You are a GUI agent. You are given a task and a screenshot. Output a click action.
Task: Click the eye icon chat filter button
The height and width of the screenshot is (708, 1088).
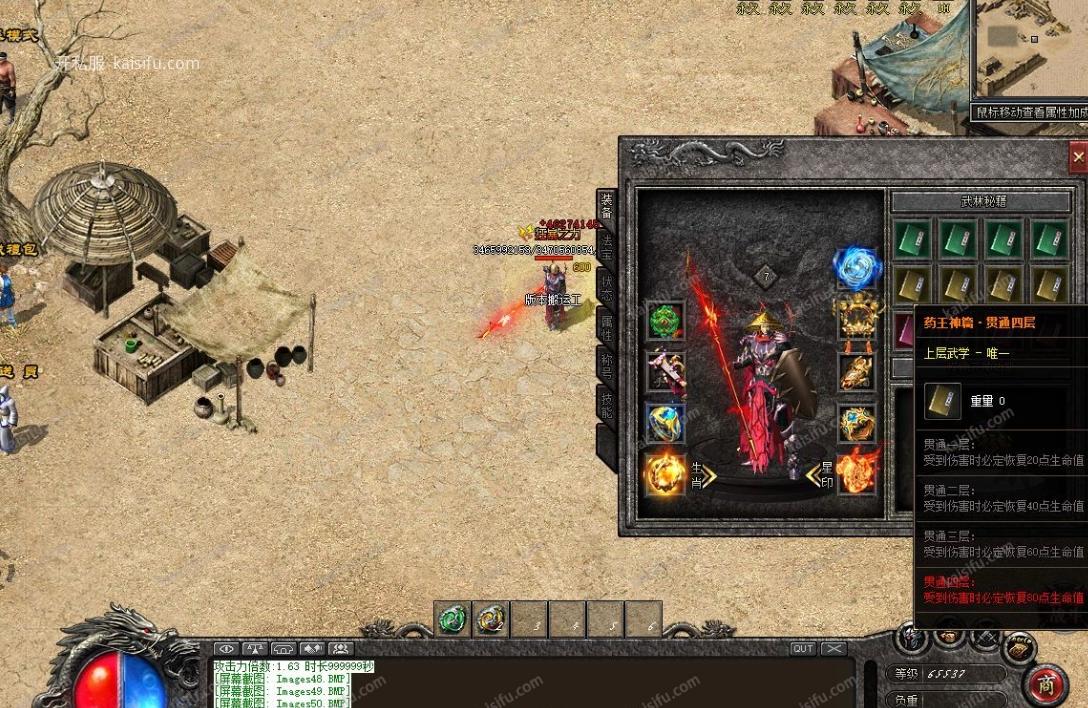225,649
